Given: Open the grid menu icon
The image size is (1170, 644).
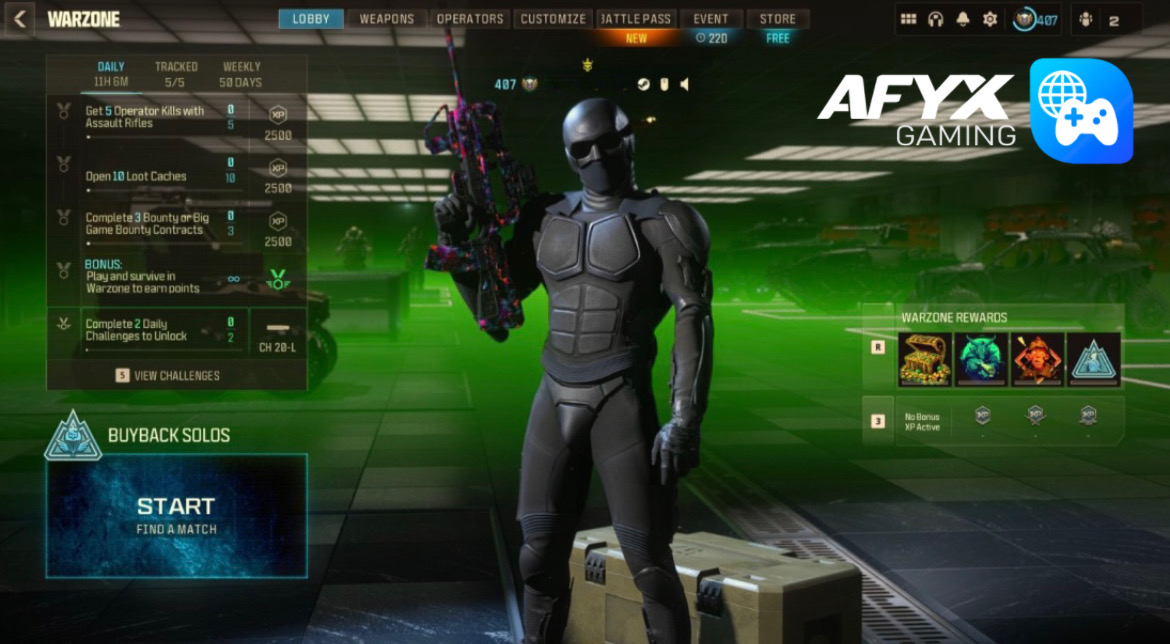Looking at the screenshot, I should click(x=909, y=19).
